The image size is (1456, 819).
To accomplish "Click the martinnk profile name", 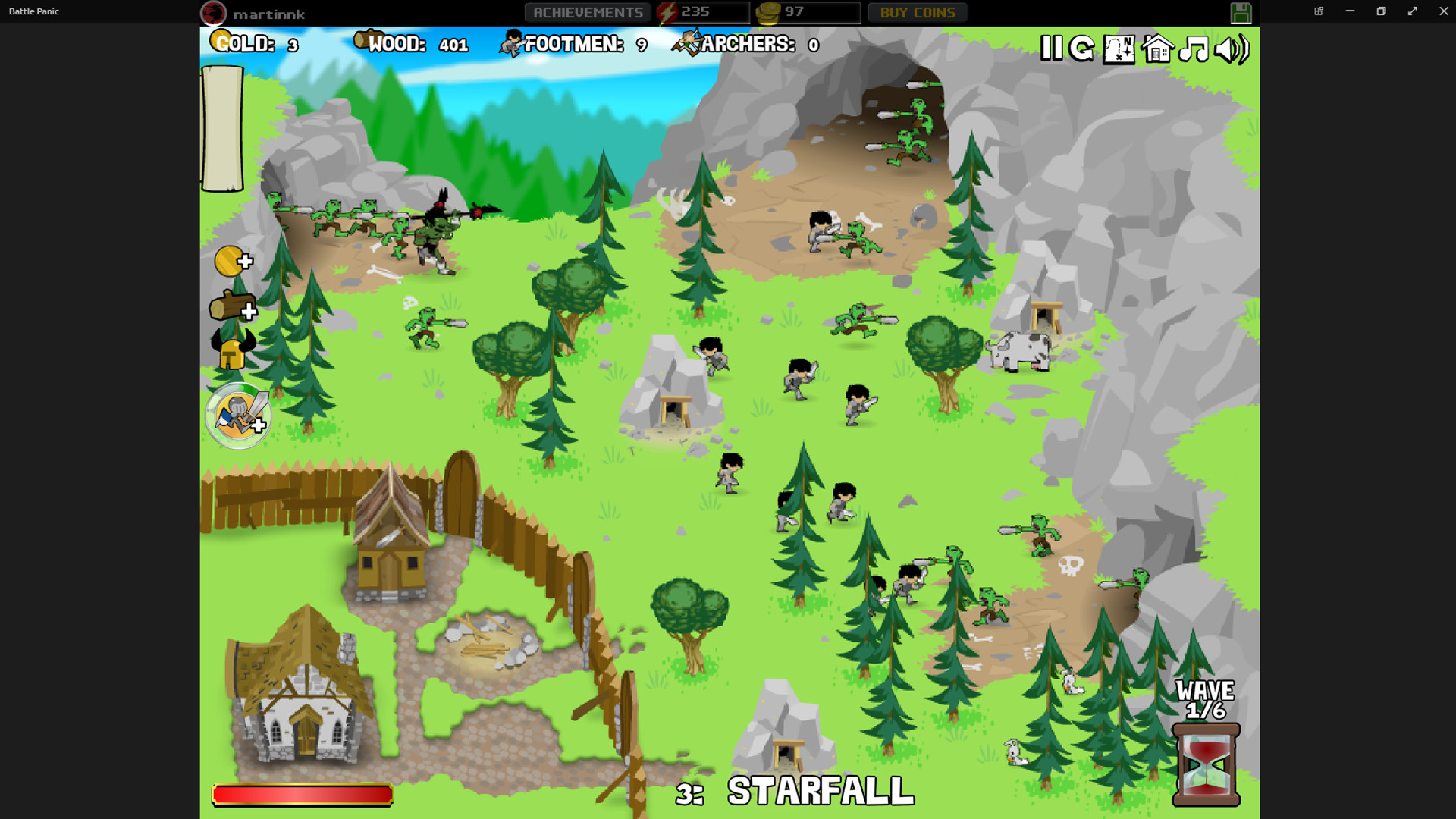I will click(x=269, y=13).
